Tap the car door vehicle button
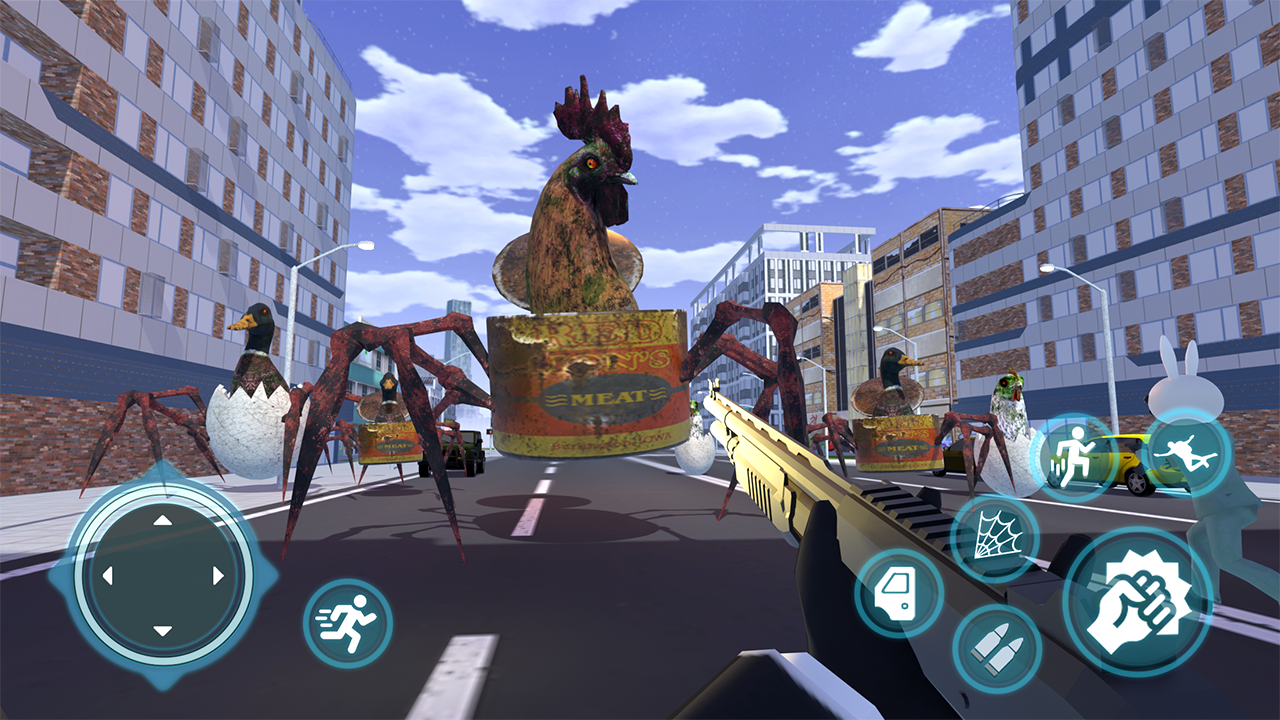The height and width of the screenshot is (720, 1280). pos(899,594)
